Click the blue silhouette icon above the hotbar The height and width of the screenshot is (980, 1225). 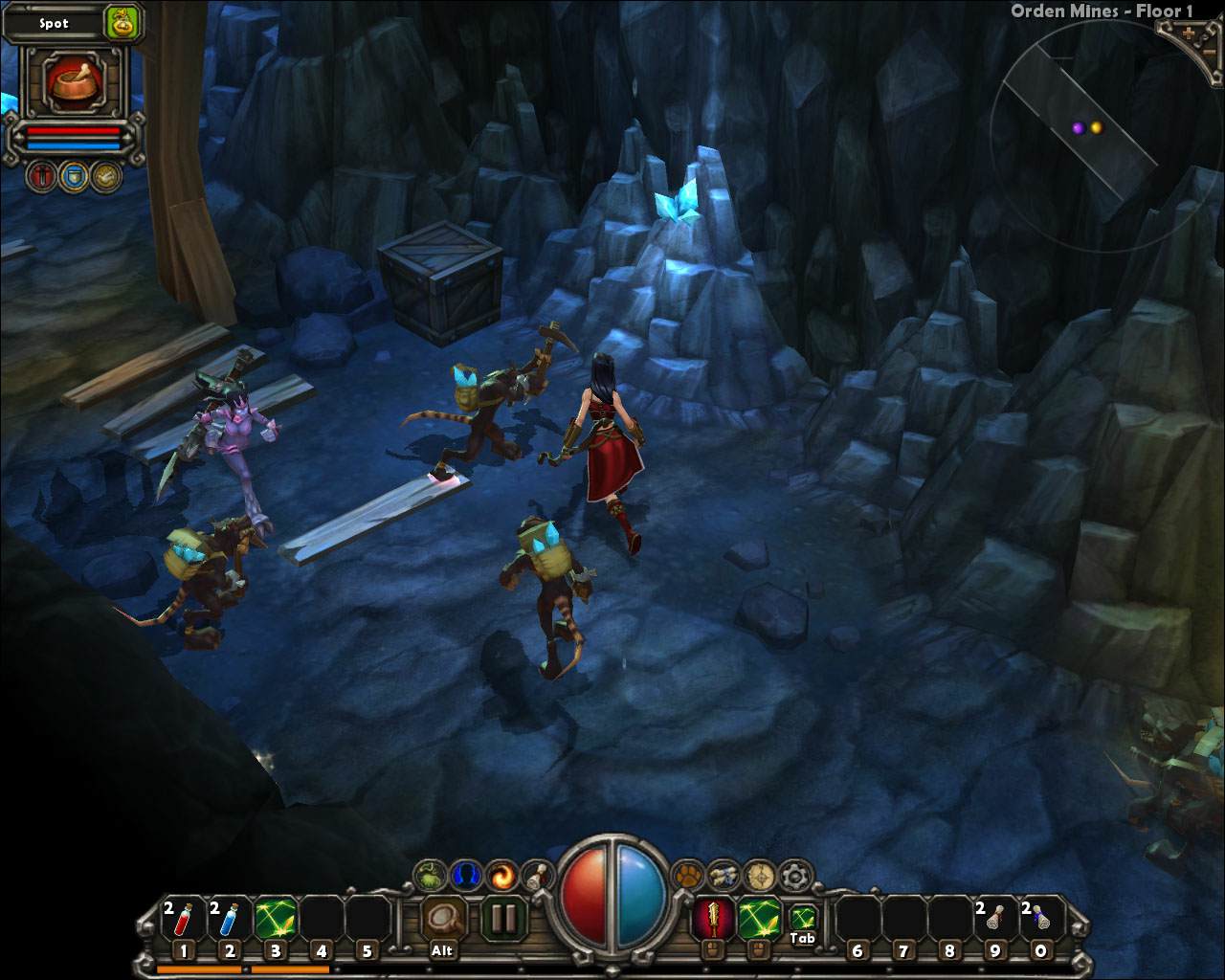pos(466,874)
